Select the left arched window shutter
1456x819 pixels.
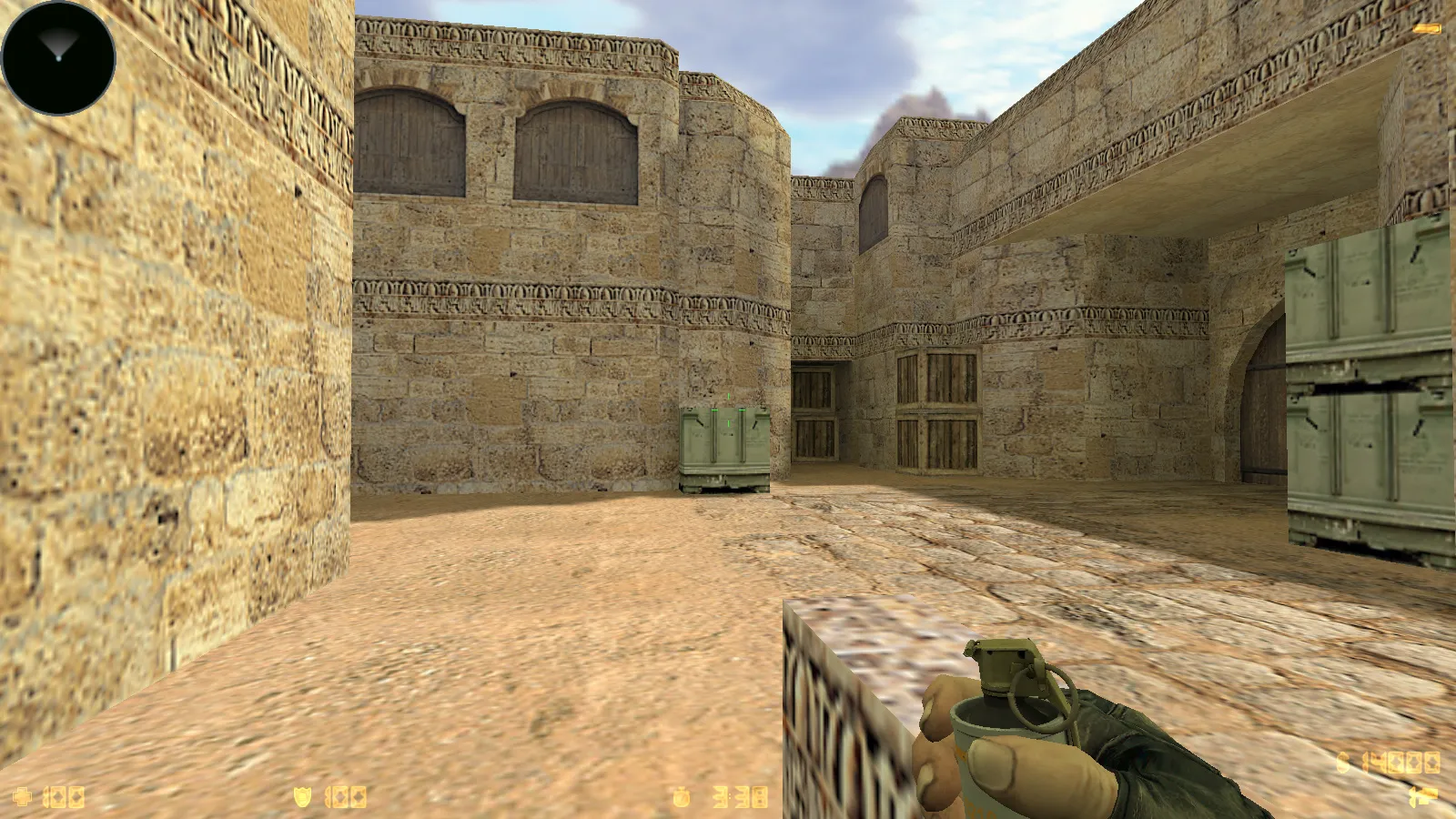405,141
